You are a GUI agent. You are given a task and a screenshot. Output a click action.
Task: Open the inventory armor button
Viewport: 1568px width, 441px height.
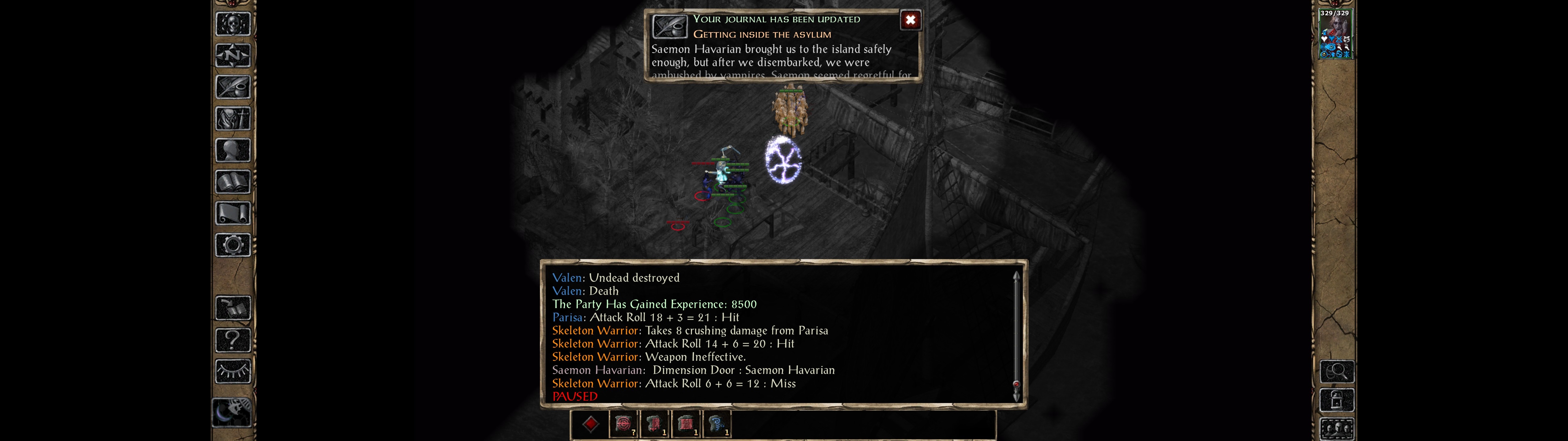pos(232,119)
